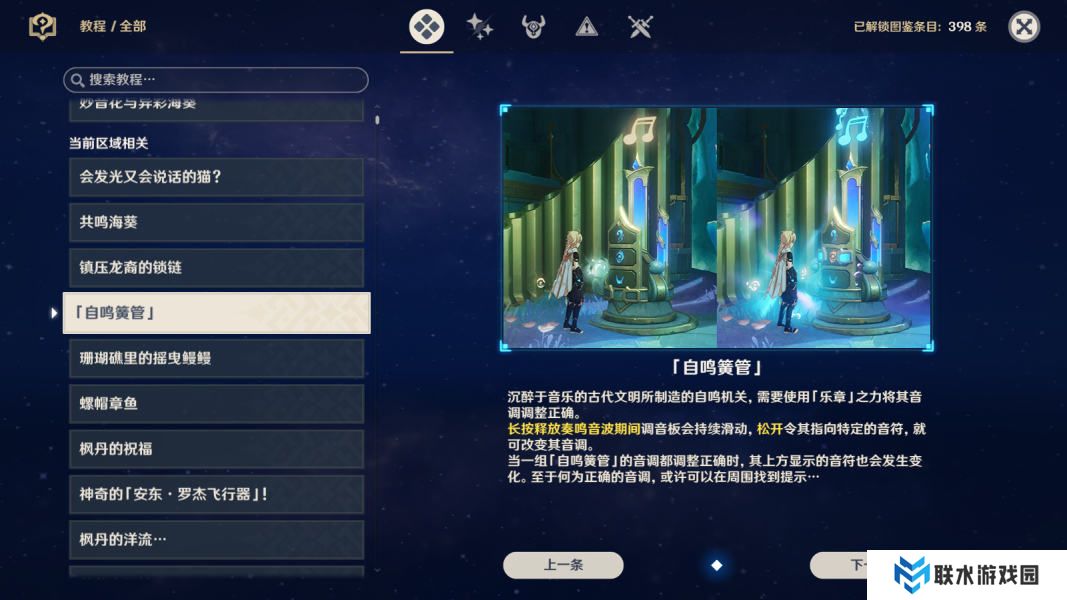Switch to the all-tutorials four-dot tab
This screenshot has width=1067, height=600.
tap(427, 27)
